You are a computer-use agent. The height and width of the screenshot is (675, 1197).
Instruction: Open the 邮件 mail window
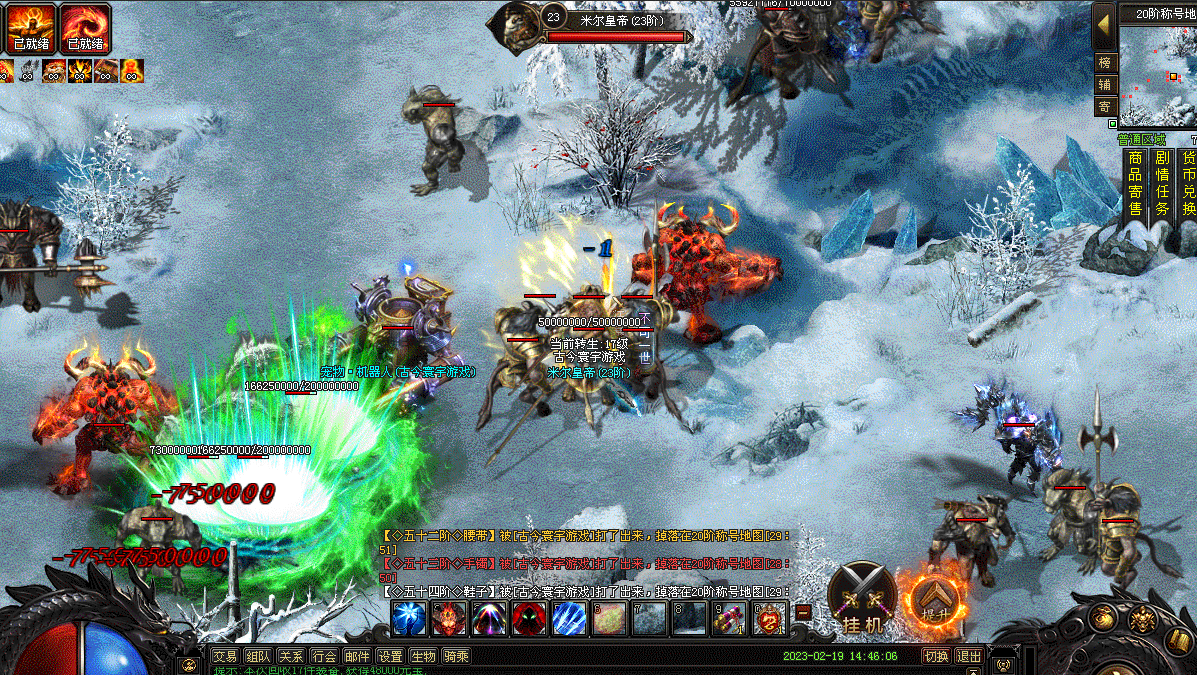[x=357, y=657]
